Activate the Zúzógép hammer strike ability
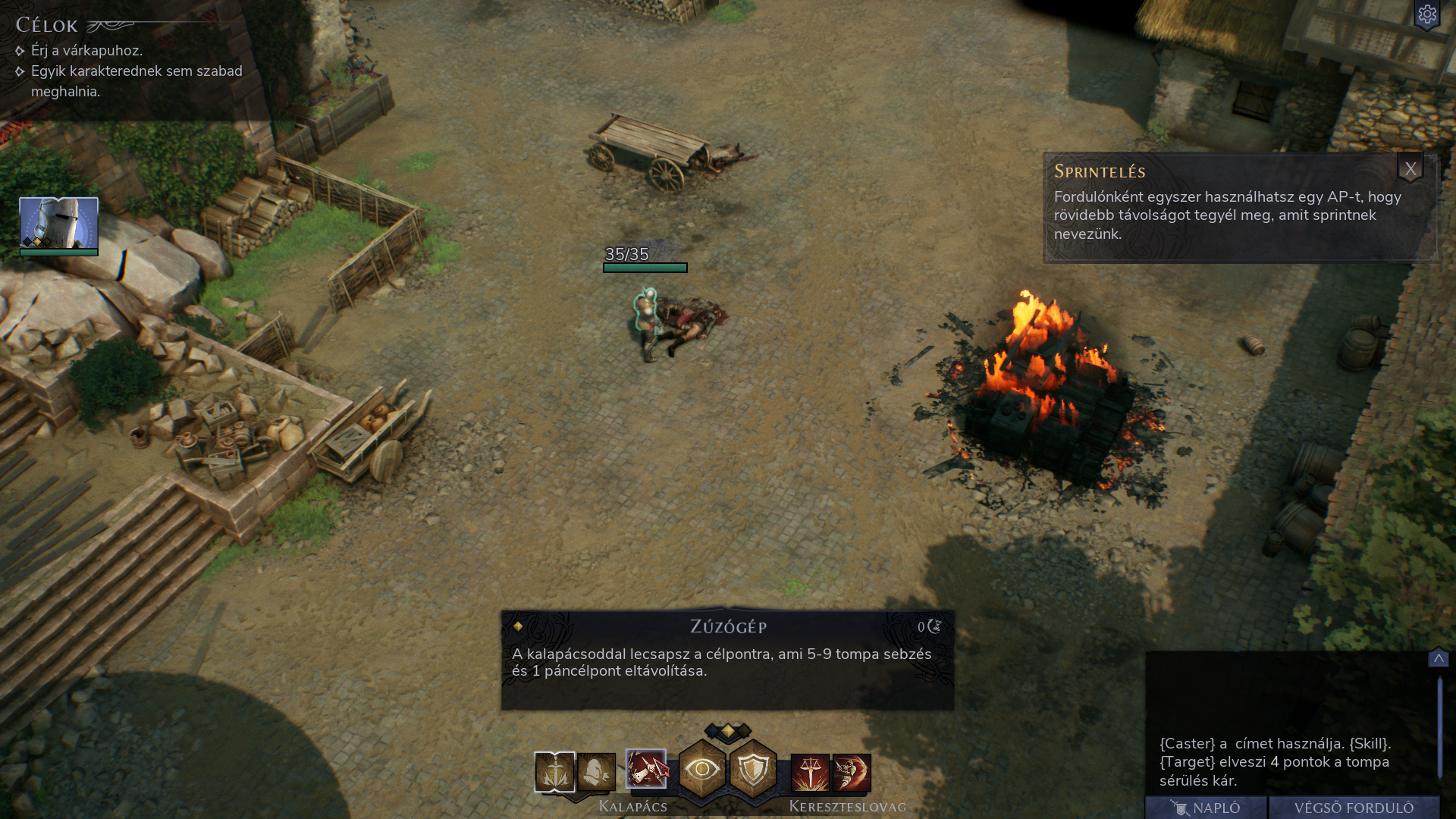1456x819 pixels. coord(646,769)
